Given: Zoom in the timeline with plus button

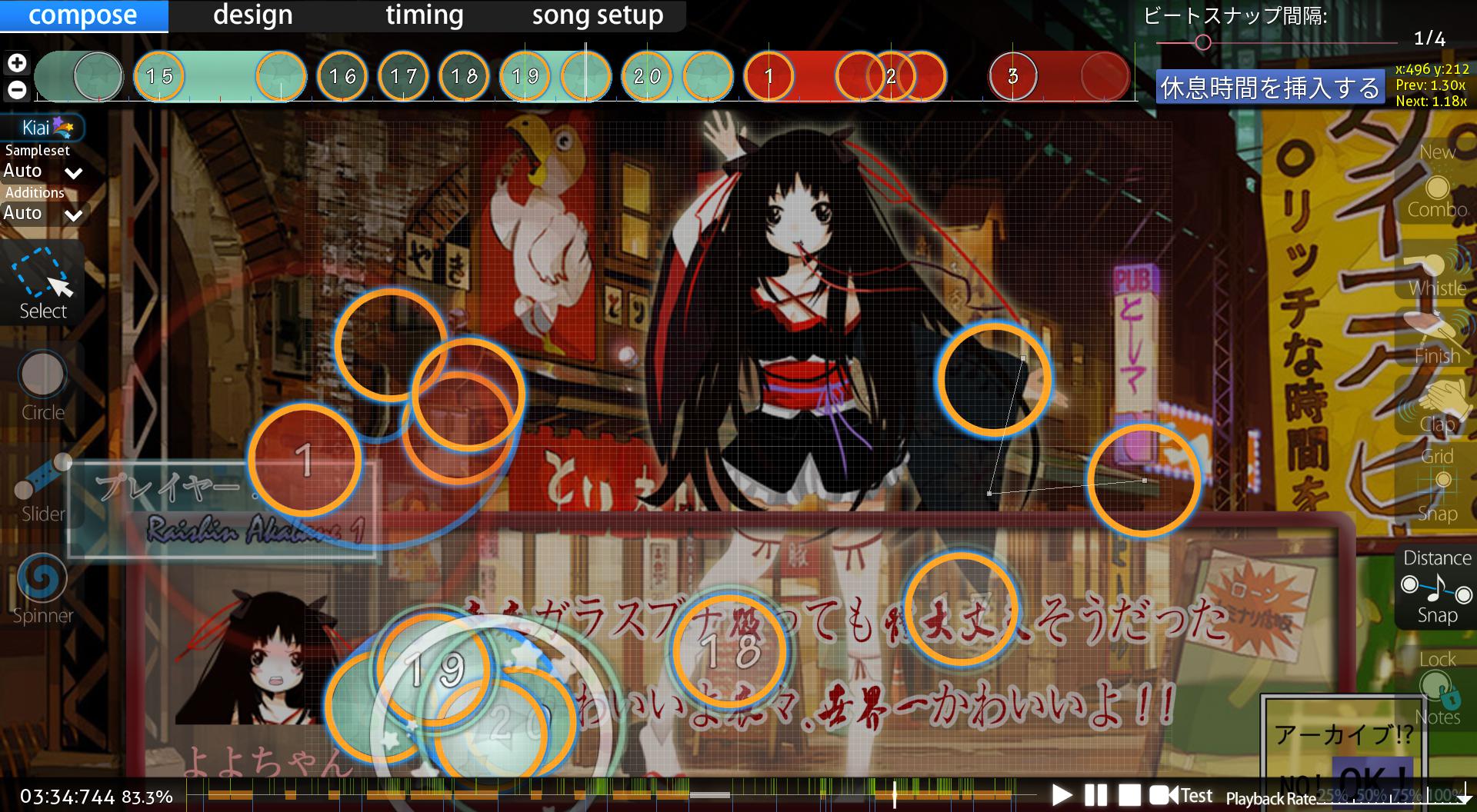Looking at the screenshot, I should 17,63.
